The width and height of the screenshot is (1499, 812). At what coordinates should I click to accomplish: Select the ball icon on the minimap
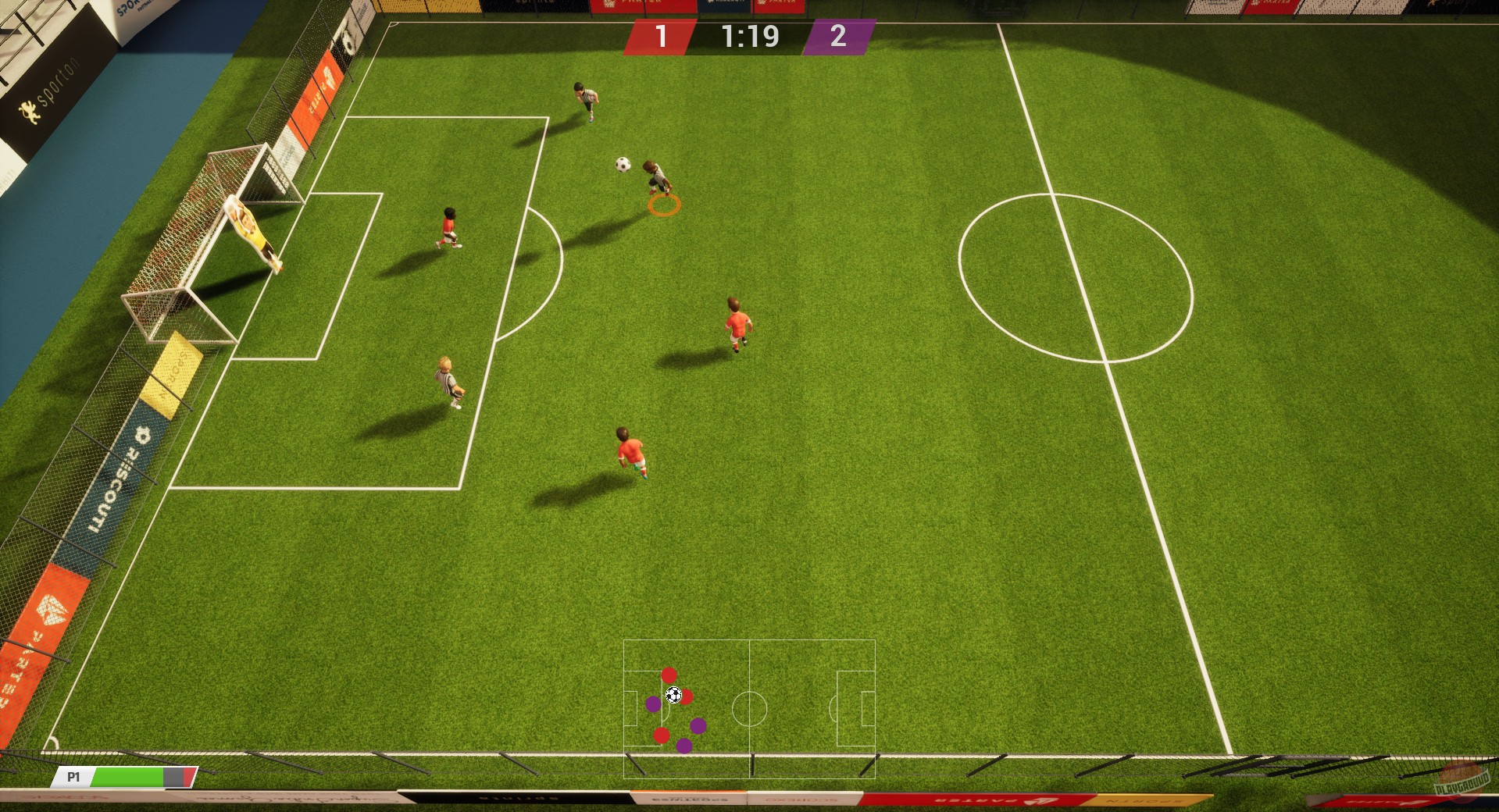[x=673, y=694]
